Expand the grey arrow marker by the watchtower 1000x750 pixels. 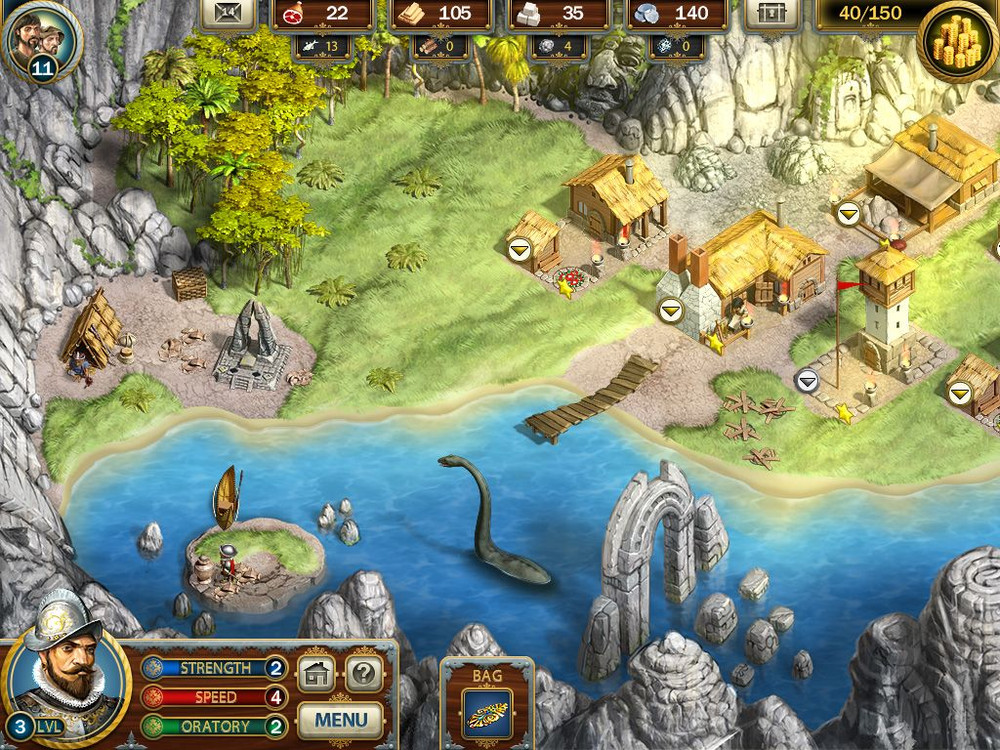pyautogui.click(x=807, y=380)
